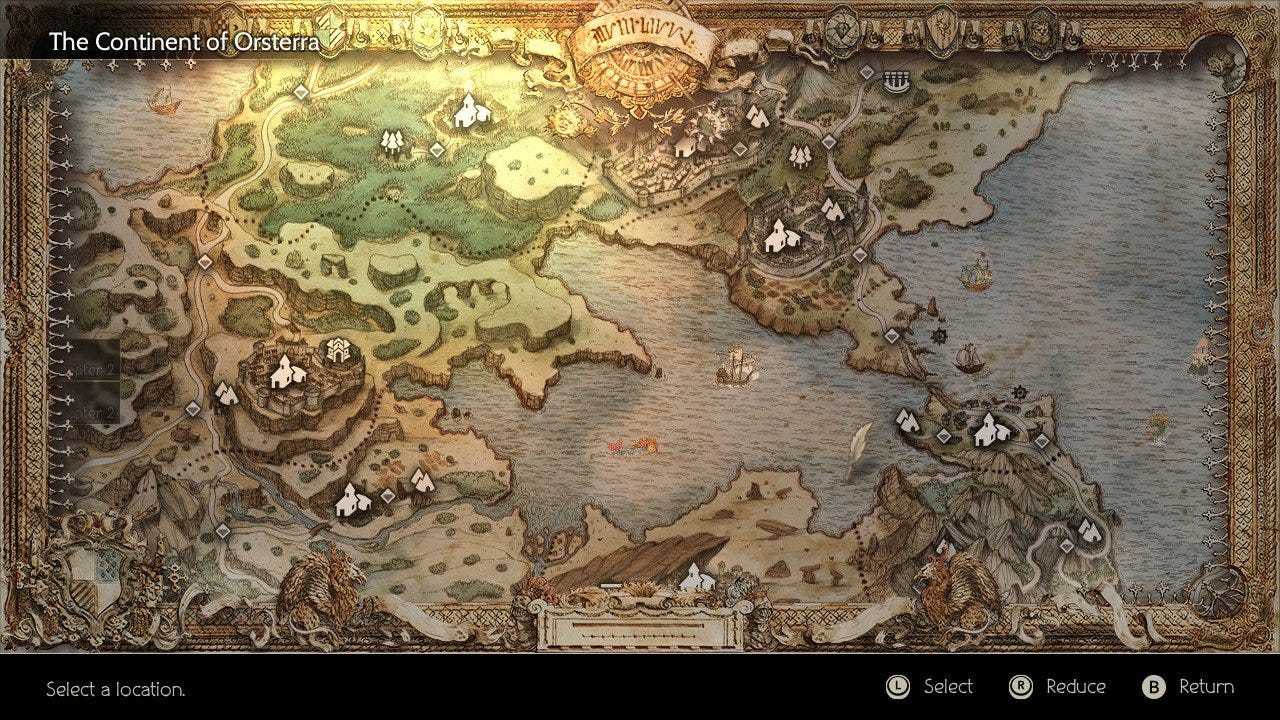
Task: Select the pine forest marker beside the north-eastern road
Action: [x=799, y=155]
